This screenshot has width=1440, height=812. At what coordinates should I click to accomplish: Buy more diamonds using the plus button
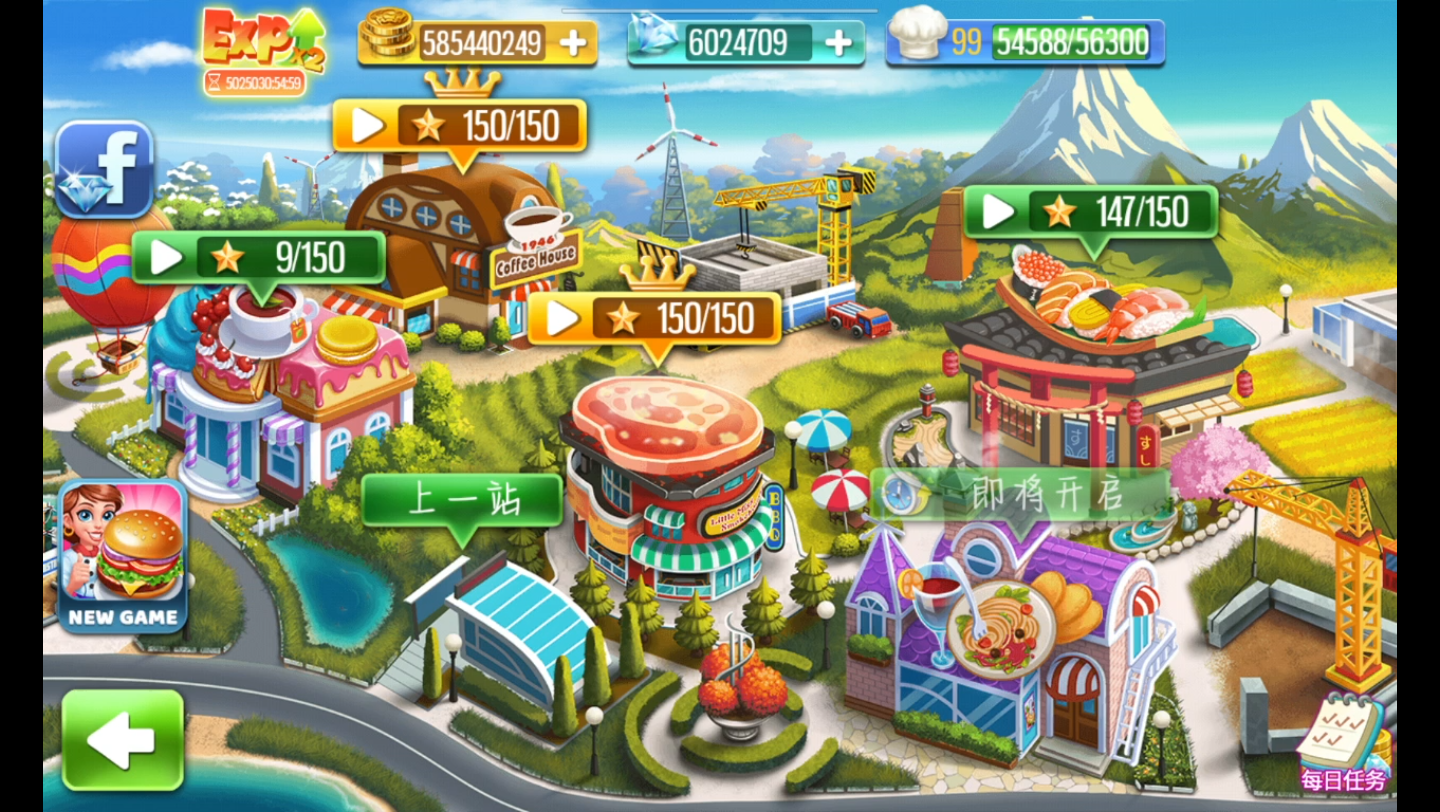click(x=840, y=43)
